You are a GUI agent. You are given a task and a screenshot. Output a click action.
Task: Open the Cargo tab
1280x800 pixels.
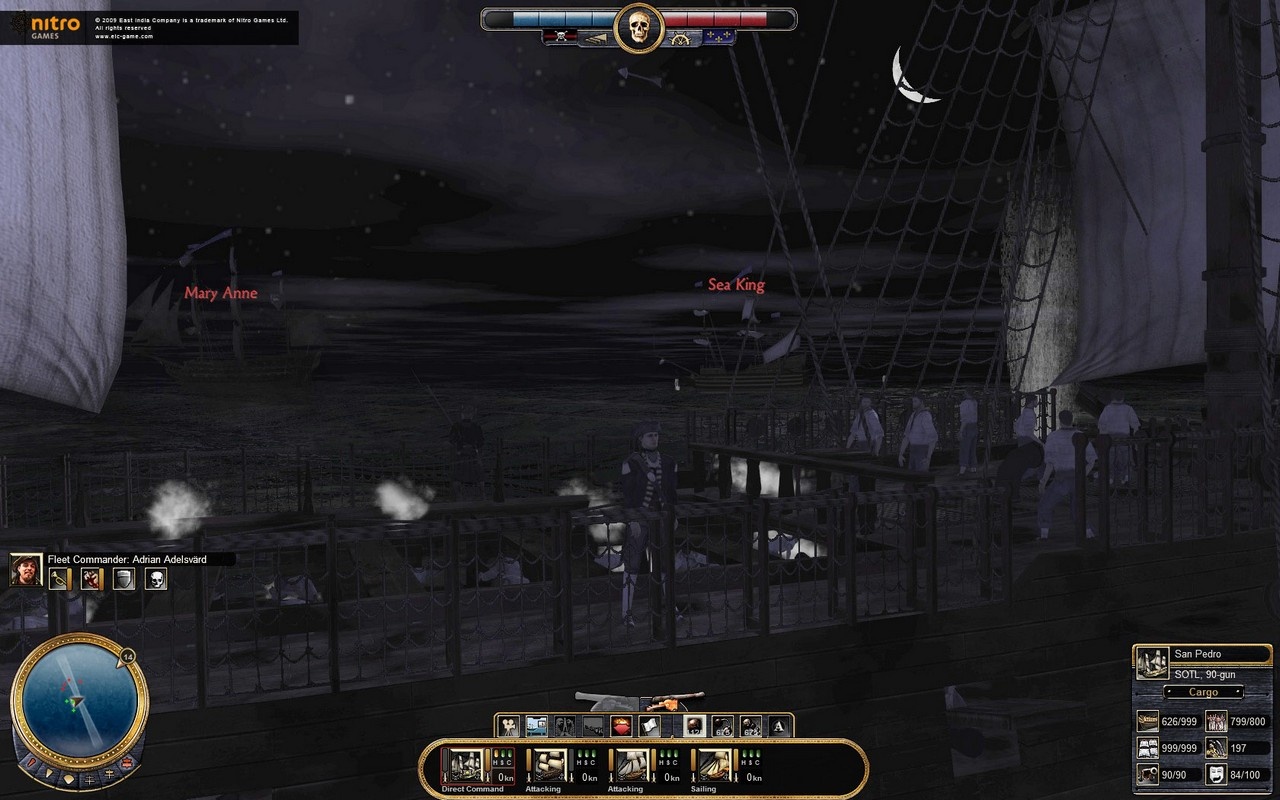tap(1204, 692)
